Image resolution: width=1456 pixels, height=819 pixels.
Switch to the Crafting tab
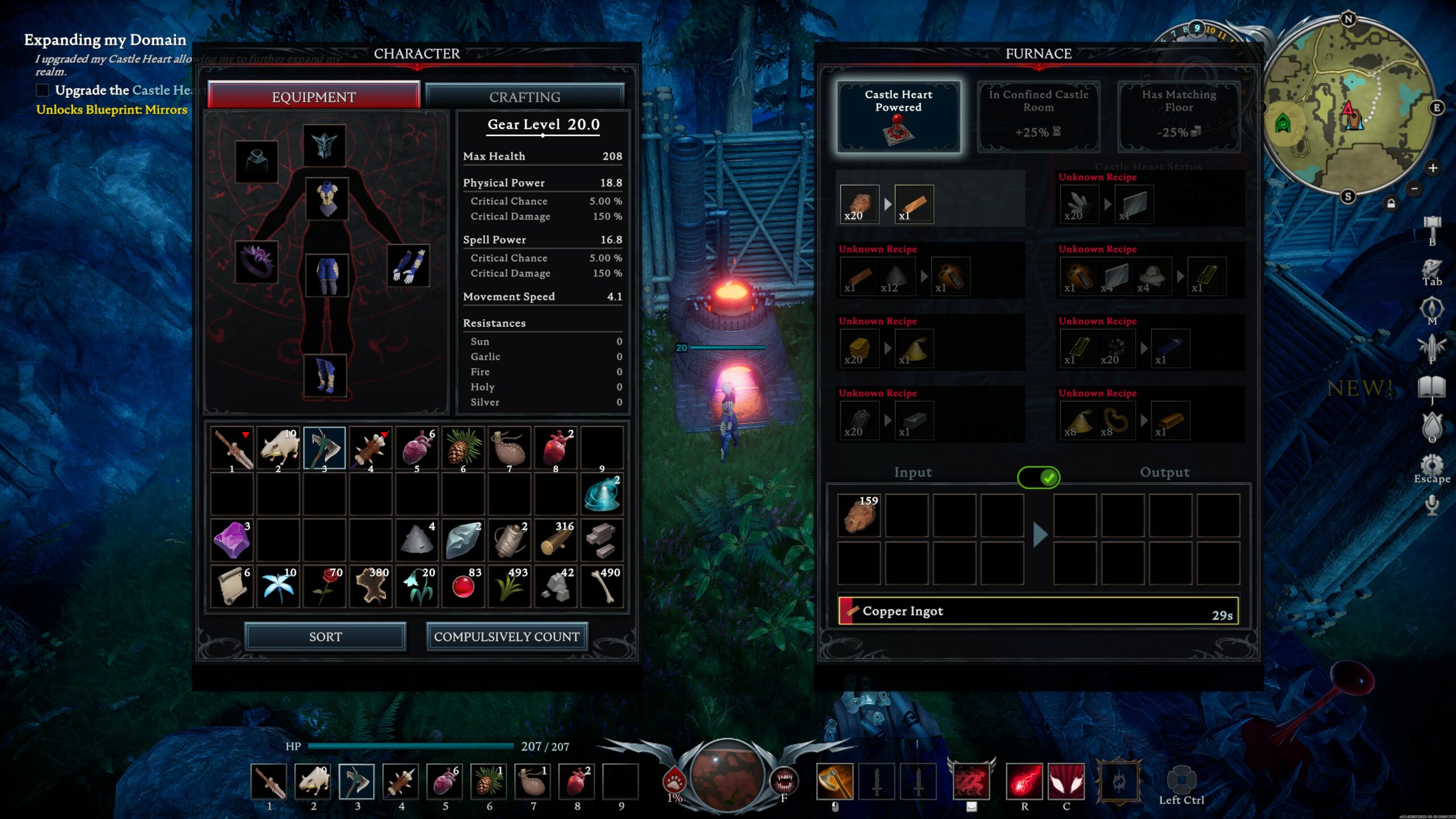524,97
